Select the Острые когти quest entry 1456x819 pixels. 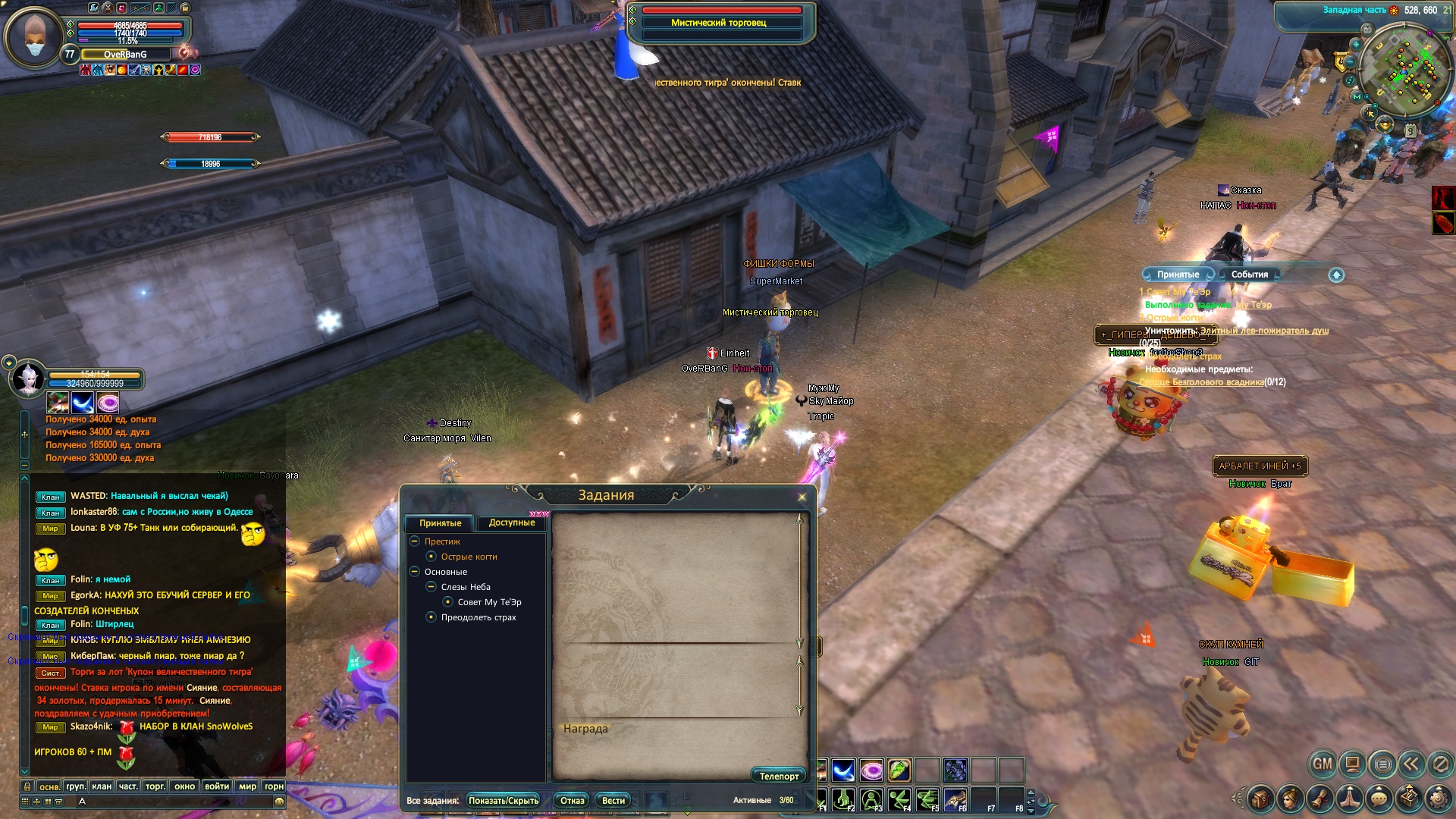pos(469,557)
